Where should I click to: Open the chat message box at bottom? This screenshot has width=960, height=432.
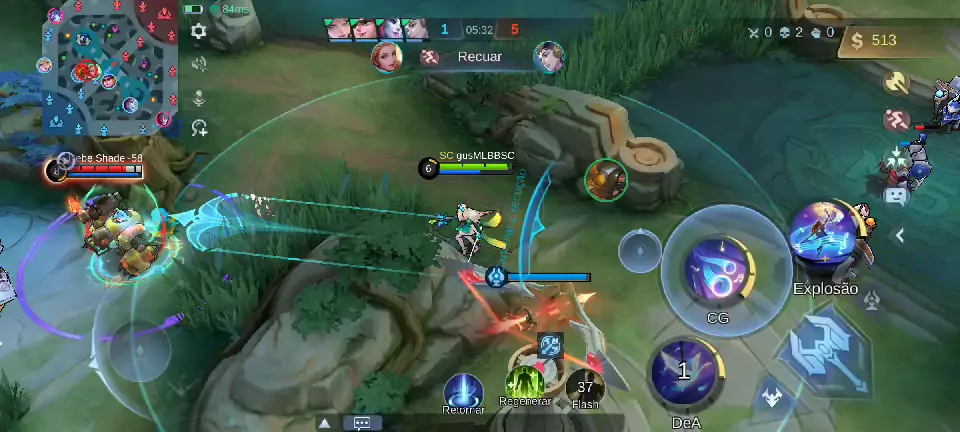362,423
